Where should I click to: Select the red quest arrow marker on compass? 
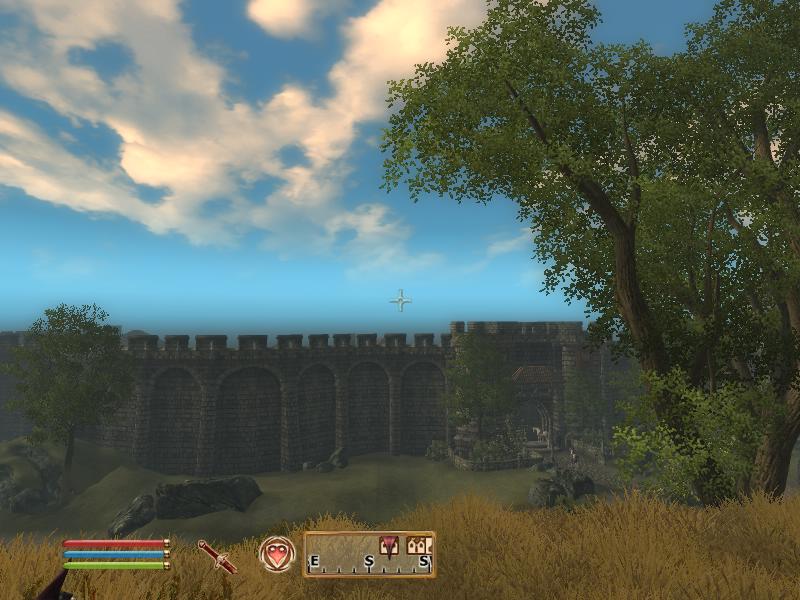click(388, 544)
